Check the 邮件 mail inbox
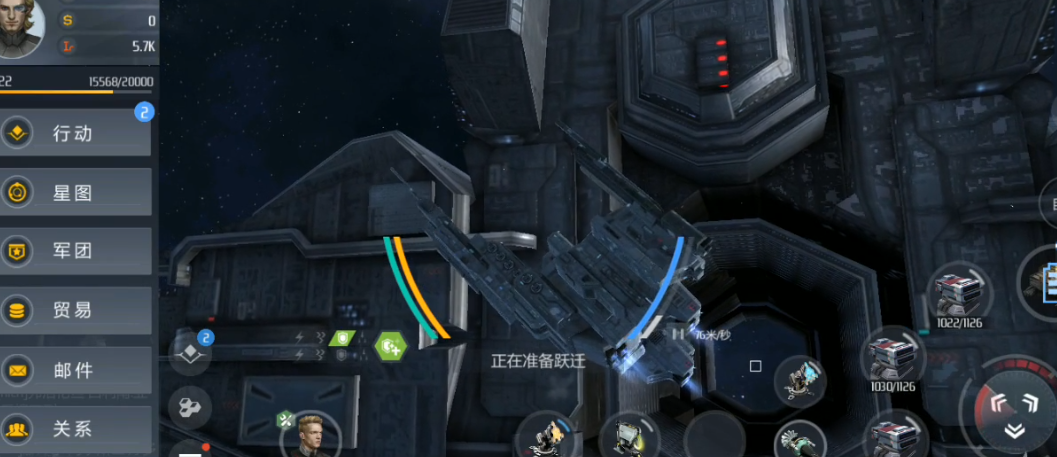Viewport: 1057px width, 457px height. [x=76, y=370]
